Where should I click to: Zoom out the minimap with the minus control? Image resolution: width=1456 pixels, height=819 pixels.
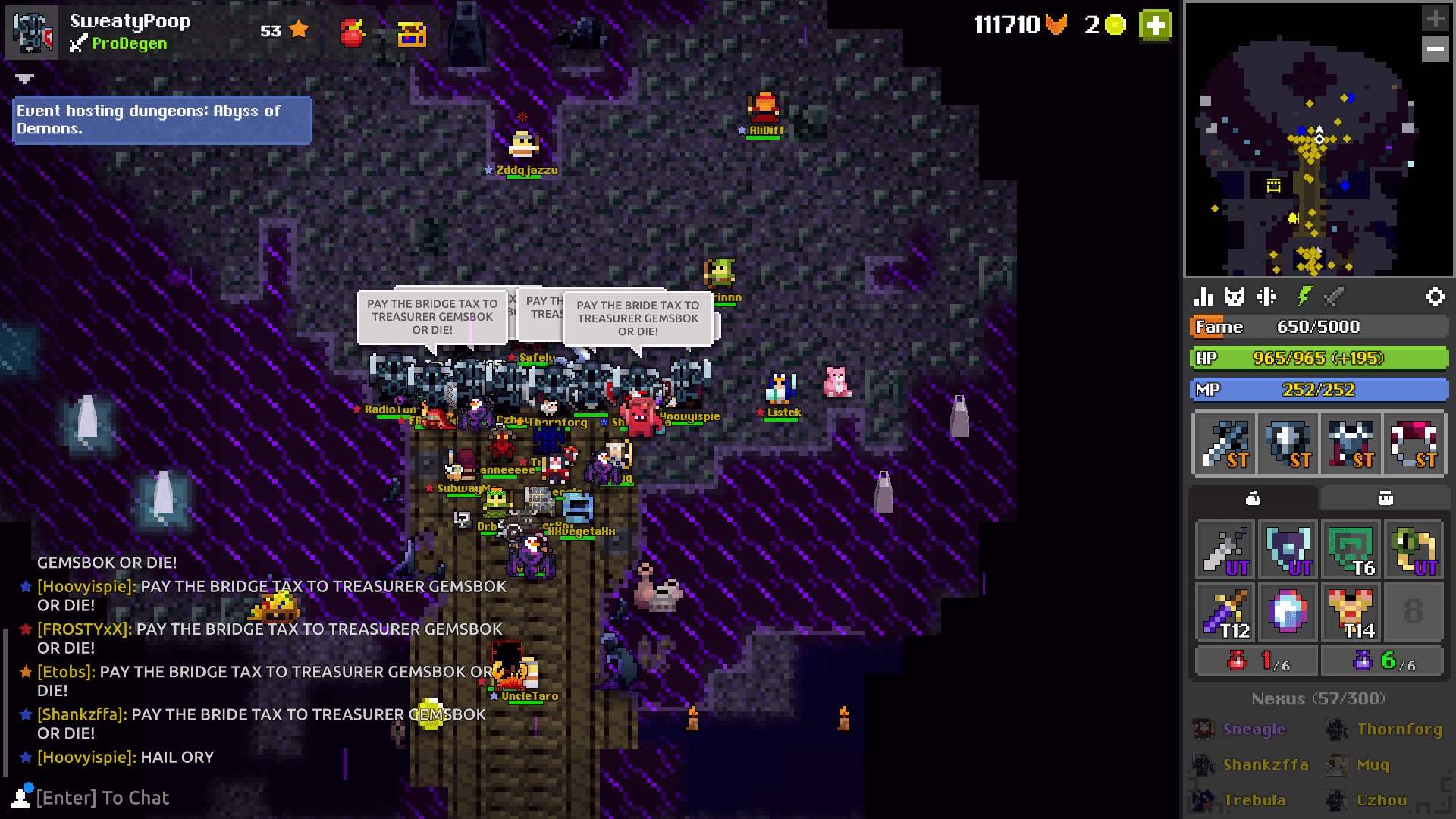pos(1435,49)
